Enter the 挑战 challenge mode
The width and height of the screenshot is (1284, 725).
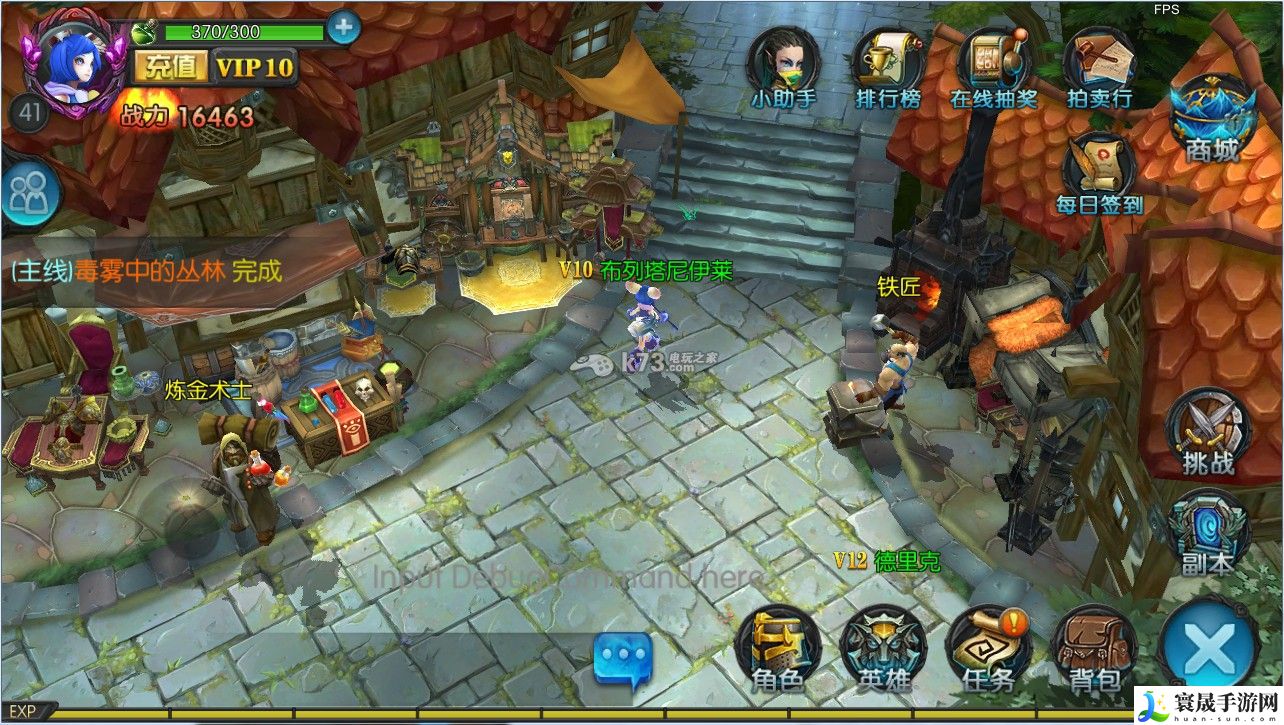(1208, 430)
